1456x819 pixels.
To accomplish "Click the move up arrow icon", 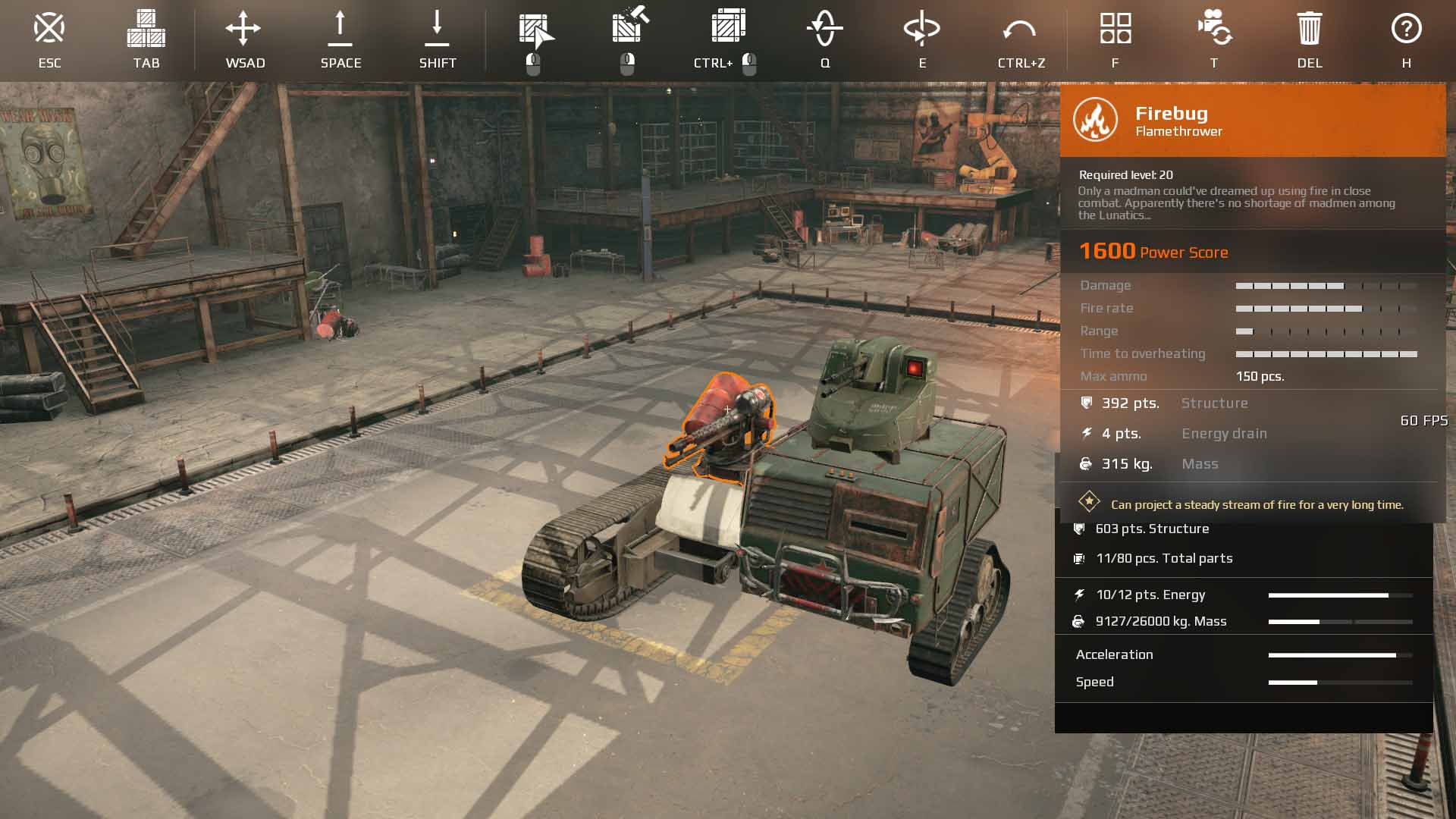I will 340,29.
